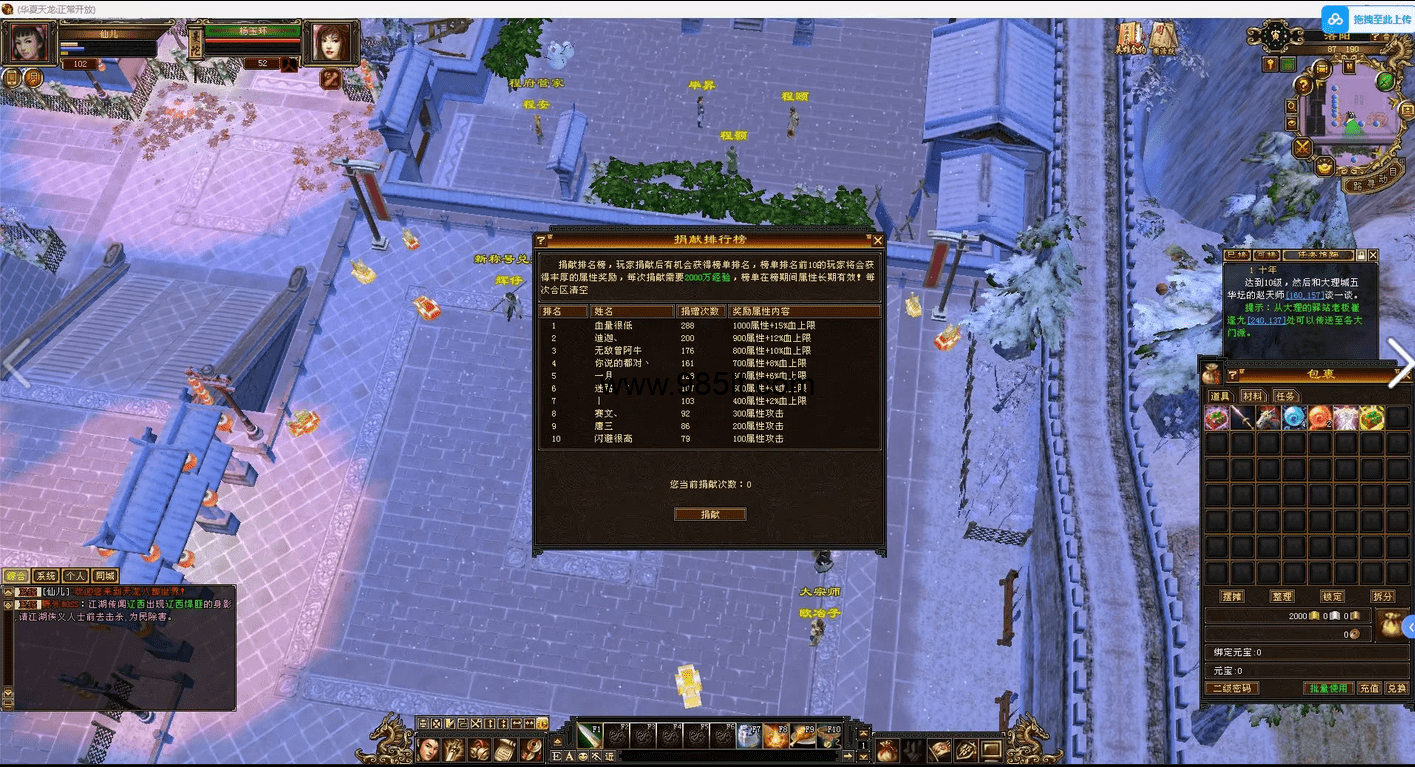Use the F1 green blade skill
The image size is (1415, 767).
(588, 736)
